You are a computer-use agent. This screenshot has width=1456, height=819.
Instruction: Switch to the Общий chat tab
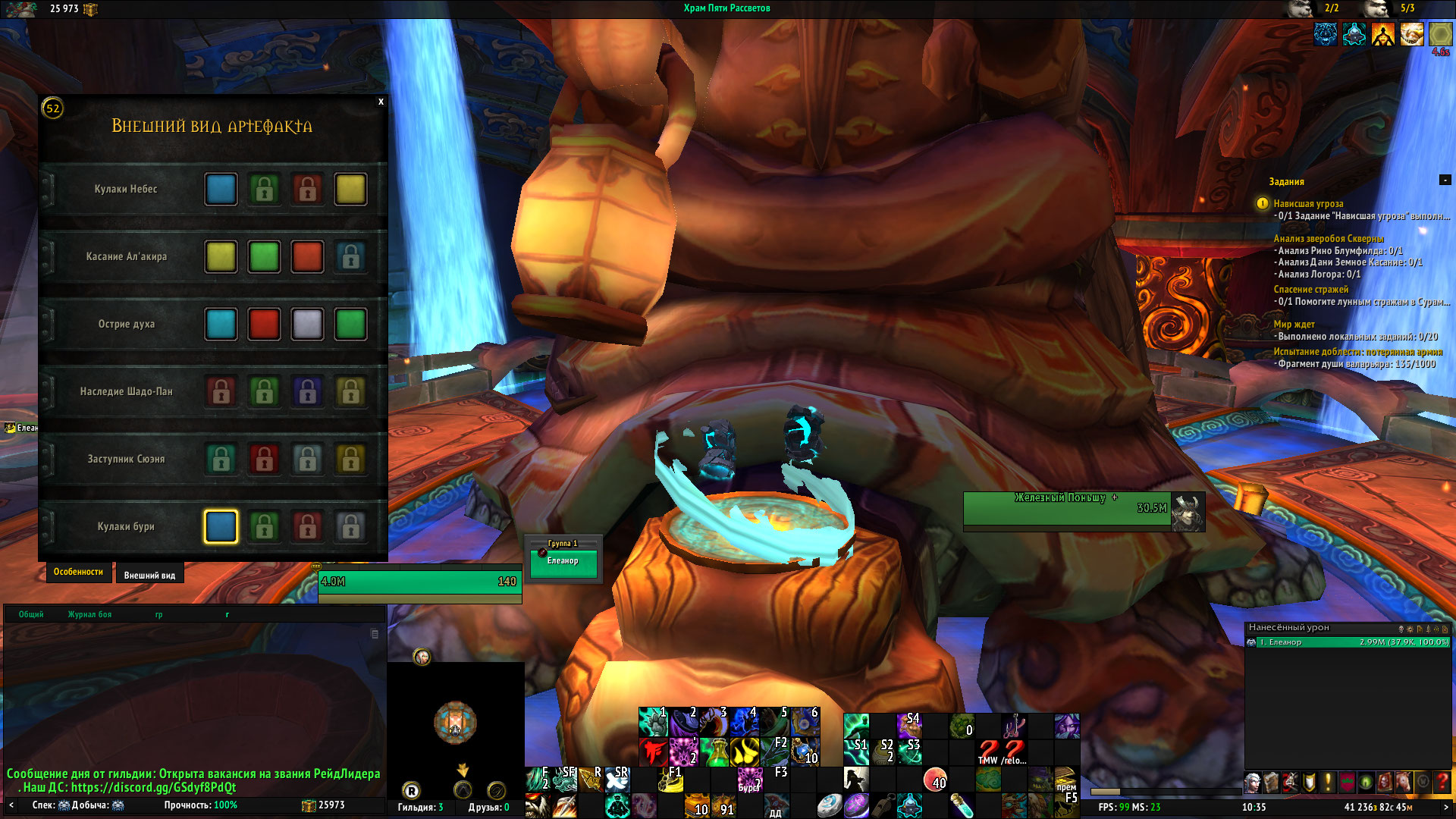click(31, 615)
